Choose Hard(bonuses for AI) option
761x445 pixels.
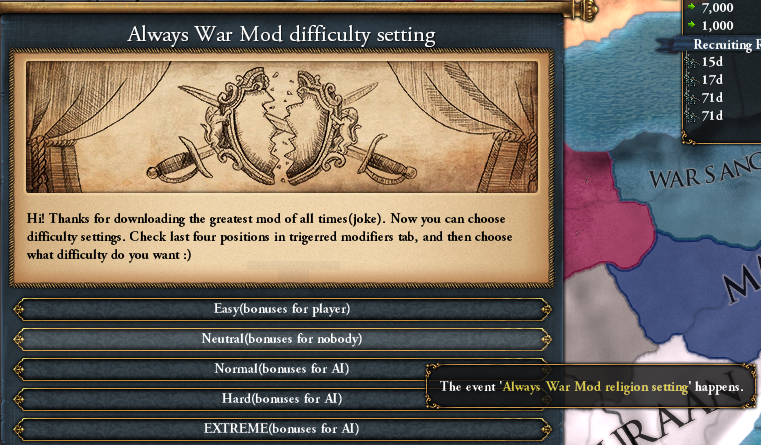282,399
